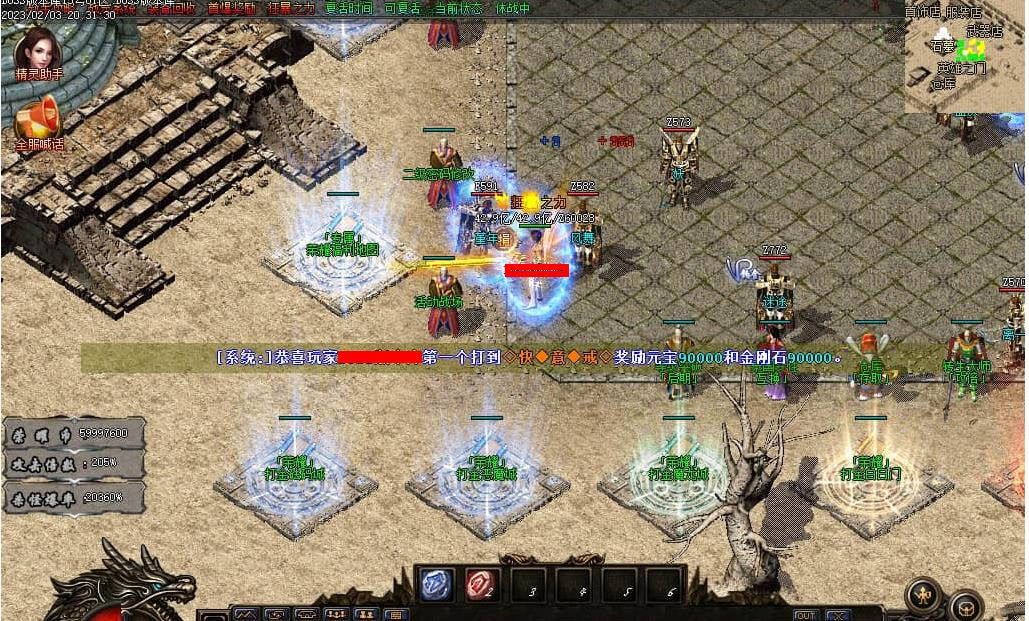
Task: Open the 装备回收 equipment recycling menu
Action: [172, 8]
